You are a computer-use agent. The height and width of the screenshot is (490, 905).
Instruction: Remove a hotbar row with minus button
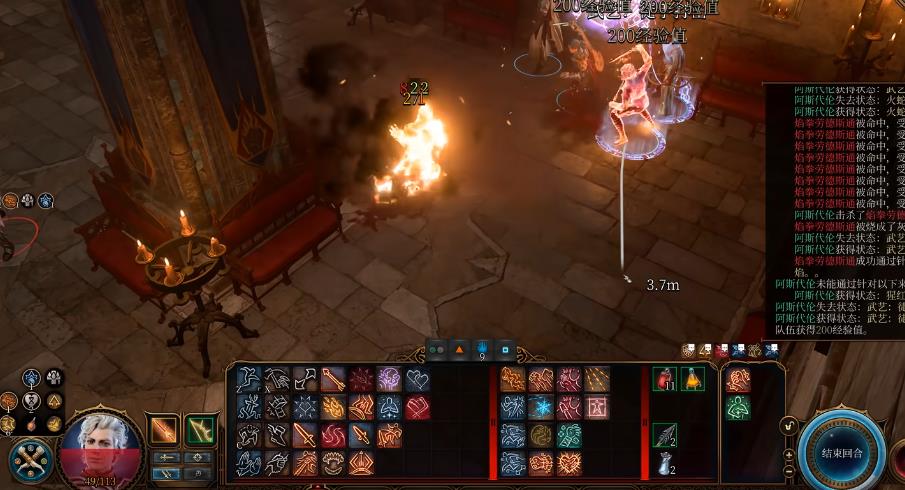789,470
